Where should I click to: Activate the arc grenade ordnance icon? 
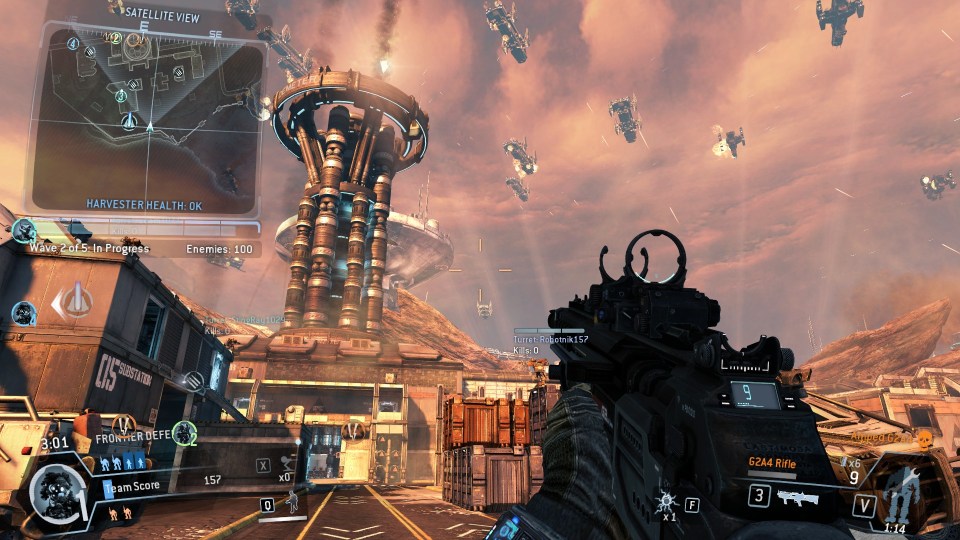(665, 502)
